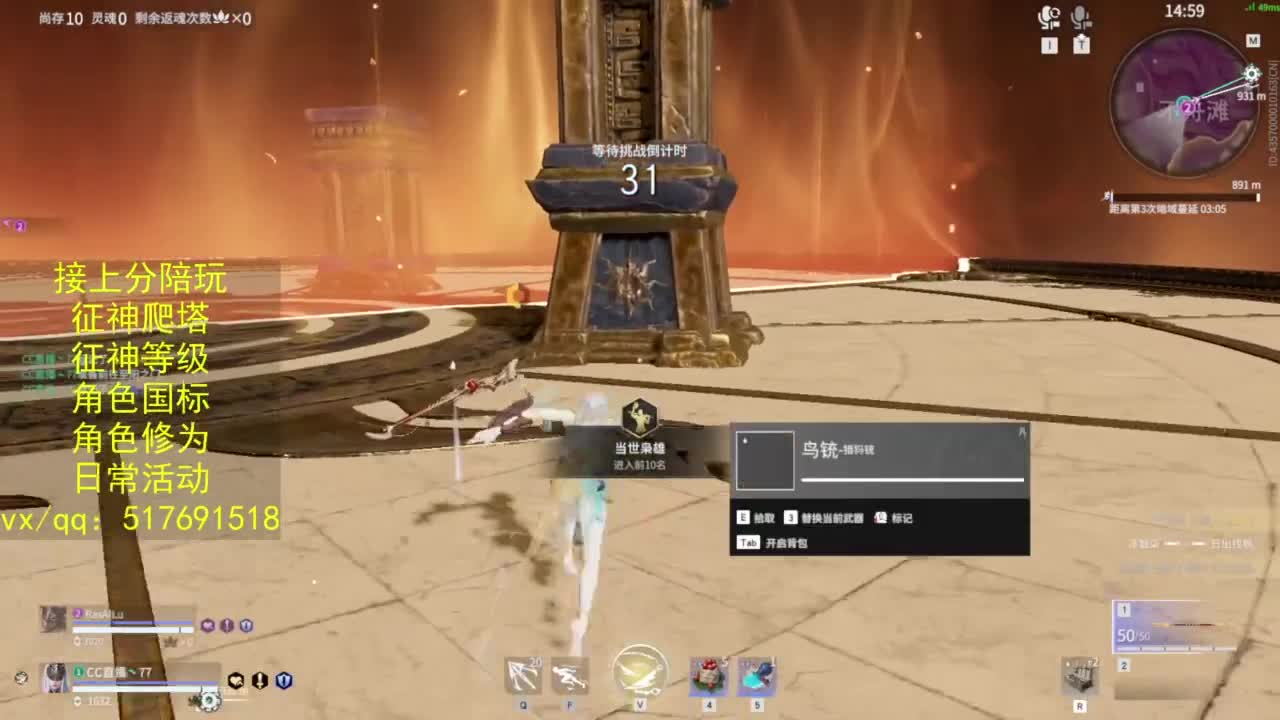Click the 当世枭雄 hexagon badge
The height and width of the screenshot is (720, 1280).
point(639,418)
